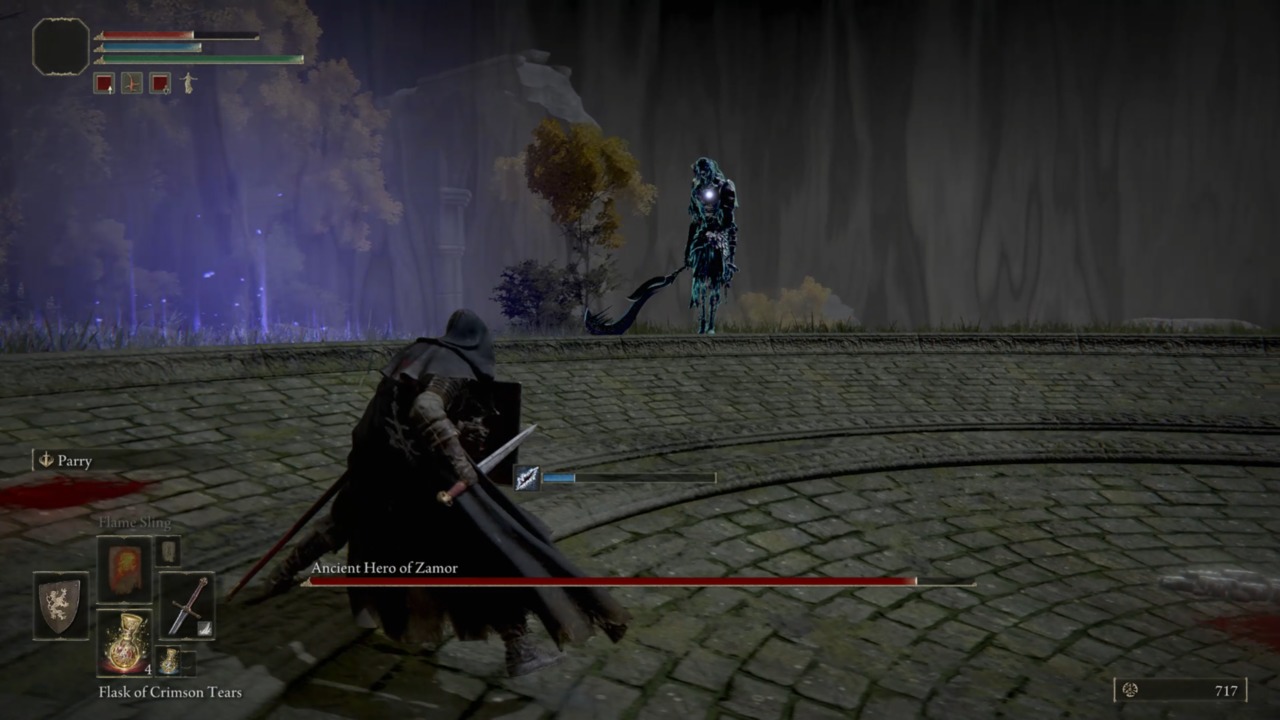Click the Parry prompt text
Screen dimensions: 1280x720
pyautogui.click(x=76, y=461)
